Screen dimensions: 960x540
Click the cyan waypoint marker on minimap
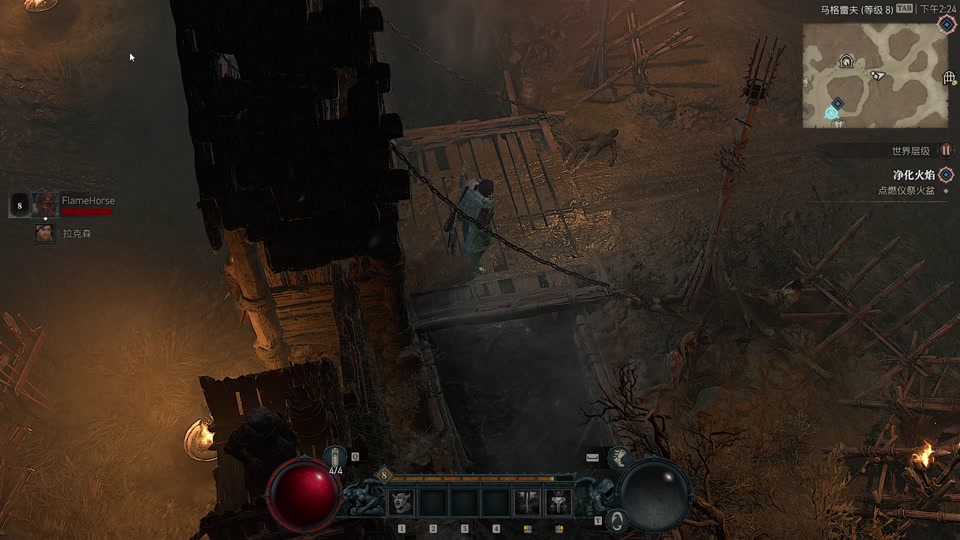click(x=832, y=112)
